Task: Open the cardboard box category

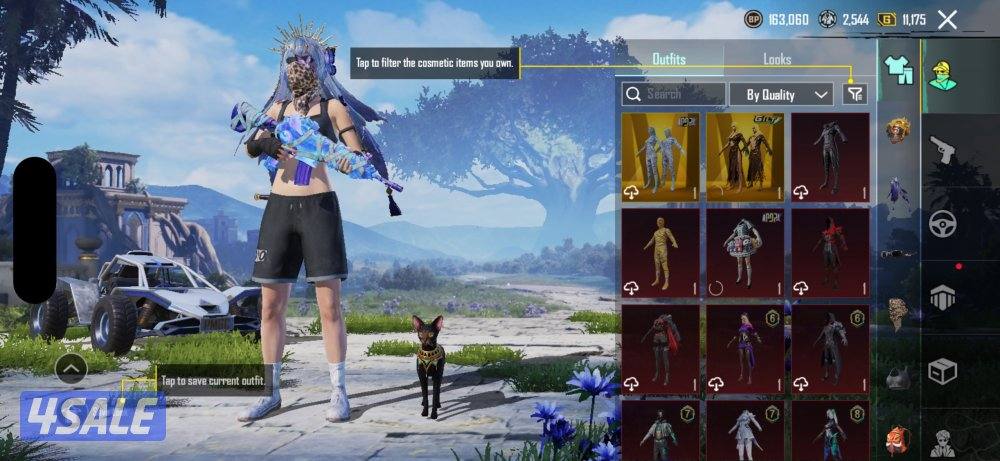Action: 942,372
